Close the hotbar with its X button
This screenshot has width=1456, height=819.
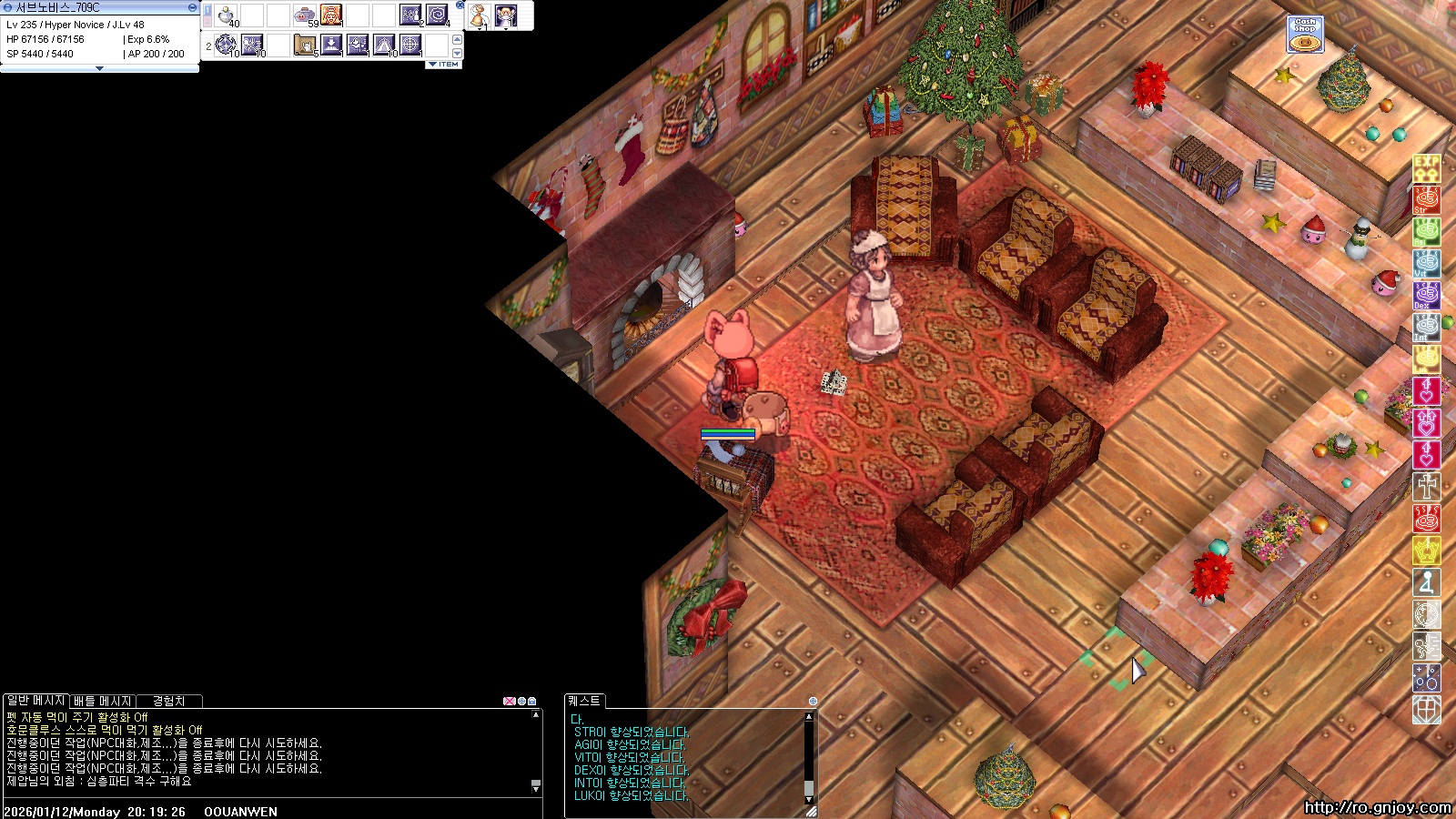pyautogui.click(x=460, y=5)
